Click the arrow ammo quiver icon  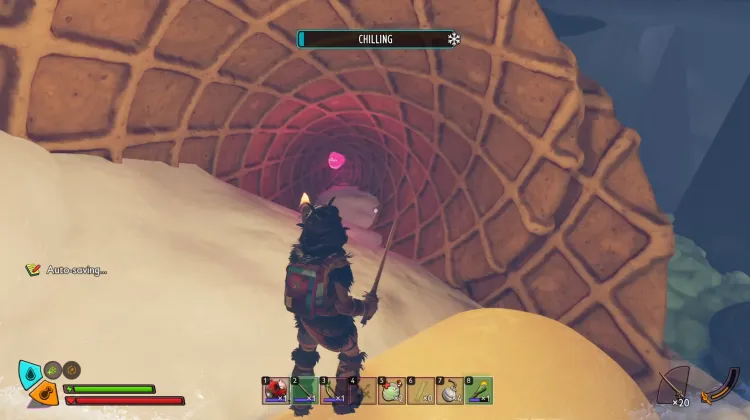click(675, 384)
